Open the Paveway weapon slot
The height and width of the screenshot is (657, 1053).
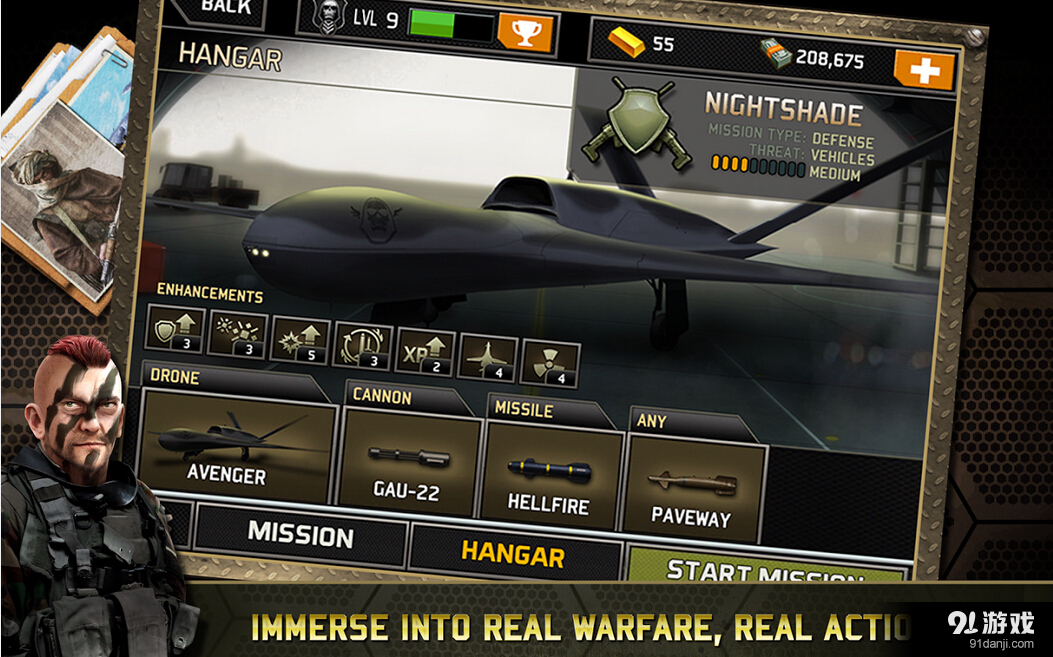(694, 488)
